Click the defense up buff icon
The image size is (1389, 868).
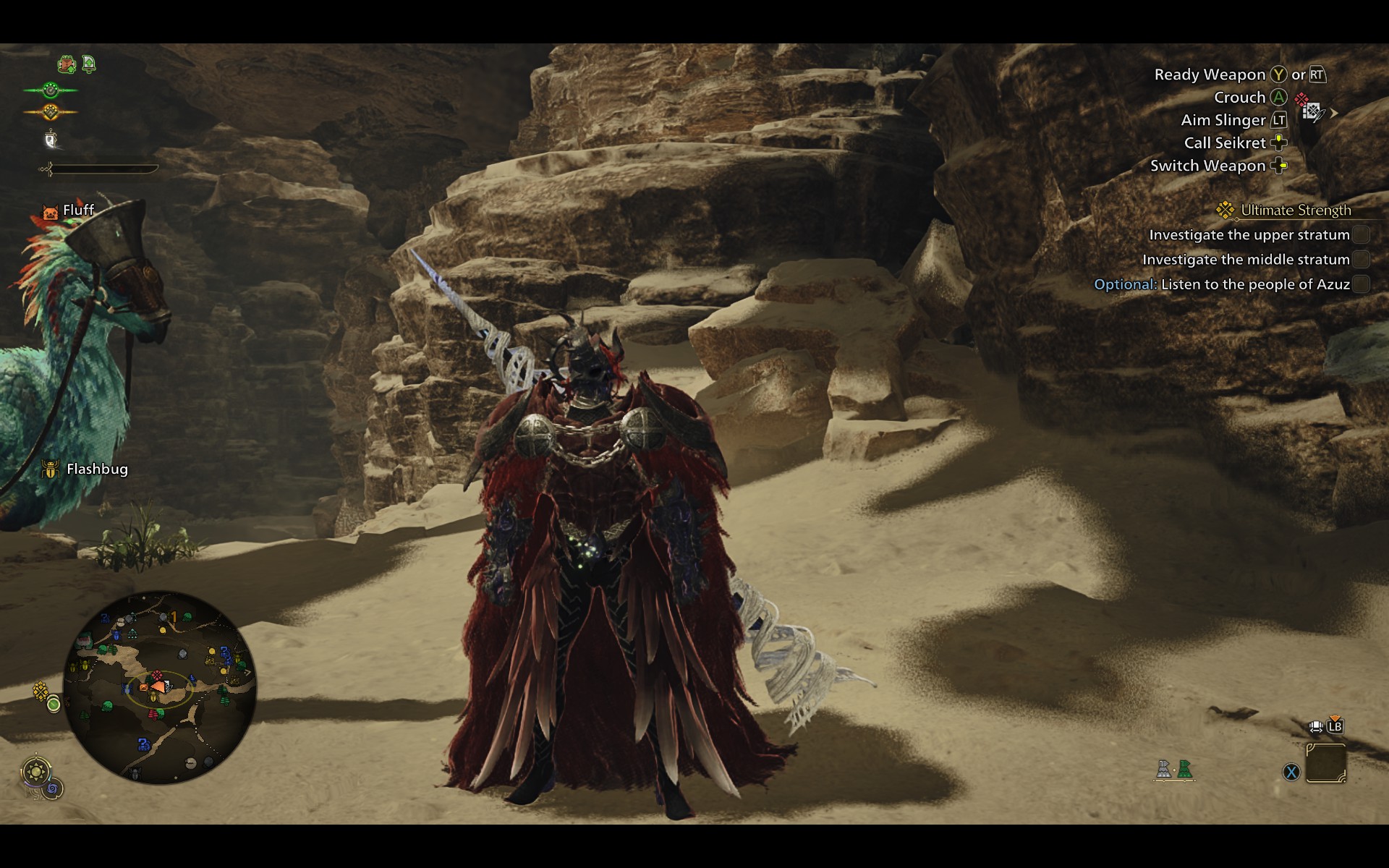88,64
